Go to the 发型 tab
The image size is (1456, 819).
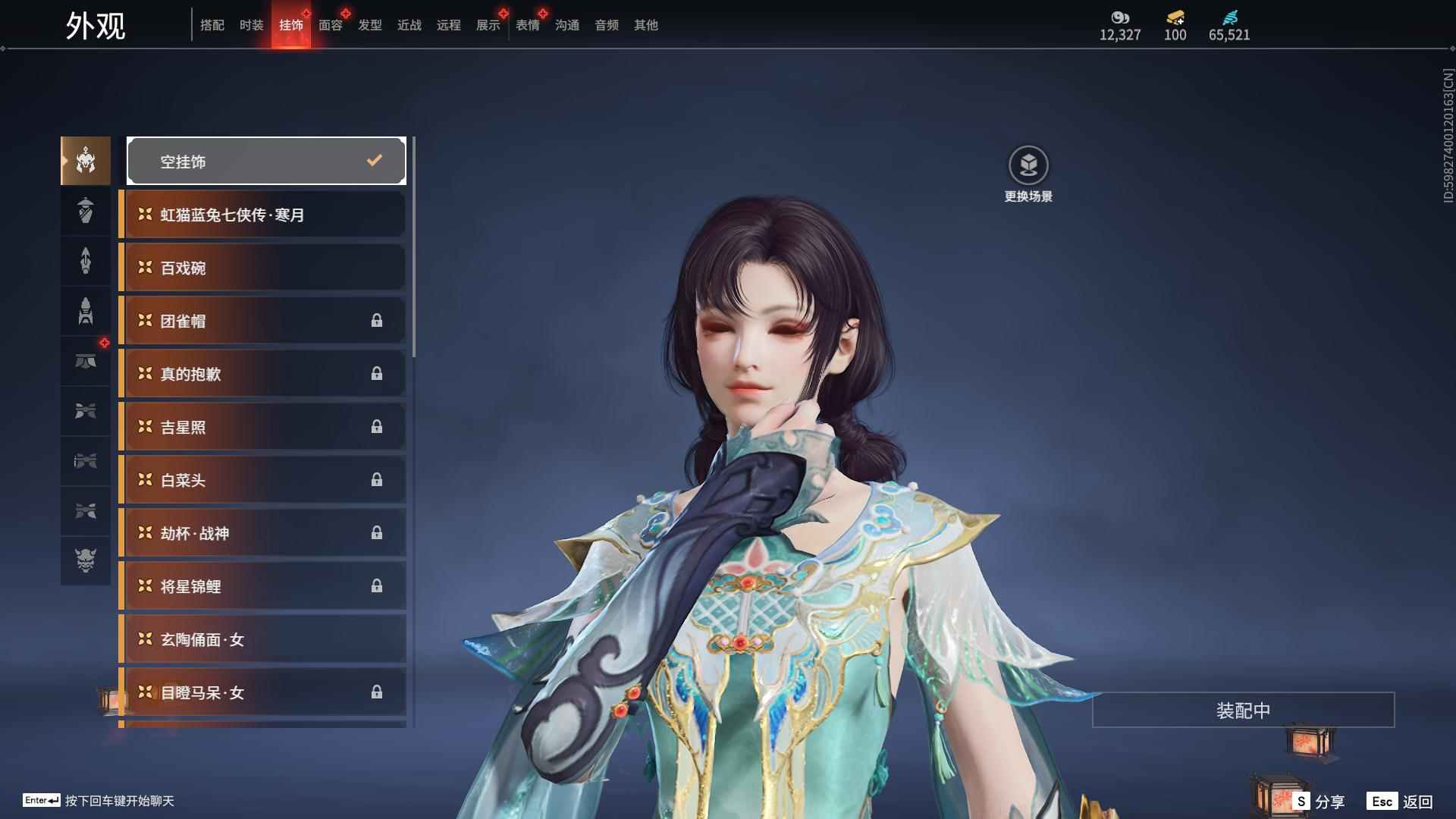[x=370, y=25]
